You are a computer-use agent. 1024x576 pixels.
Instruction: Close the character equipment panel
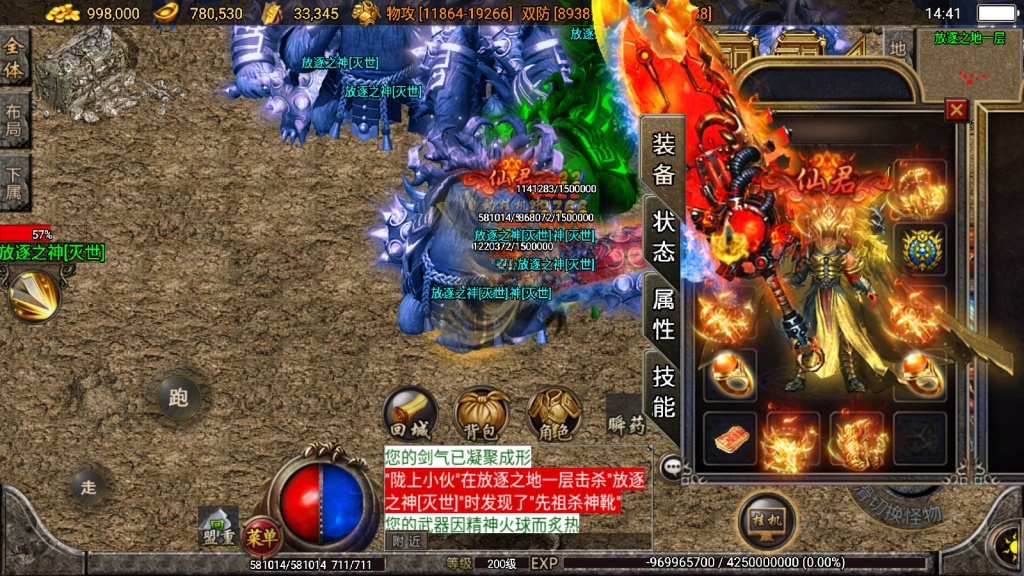click(956, 110)
